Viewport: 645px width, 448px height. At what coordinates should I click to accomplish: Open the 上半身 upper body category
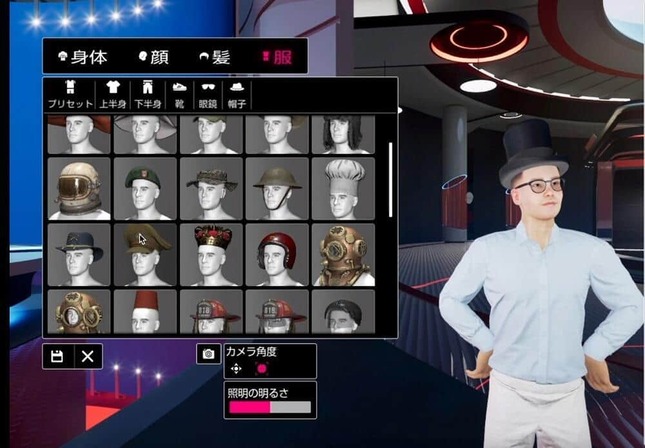click(113, 94)
